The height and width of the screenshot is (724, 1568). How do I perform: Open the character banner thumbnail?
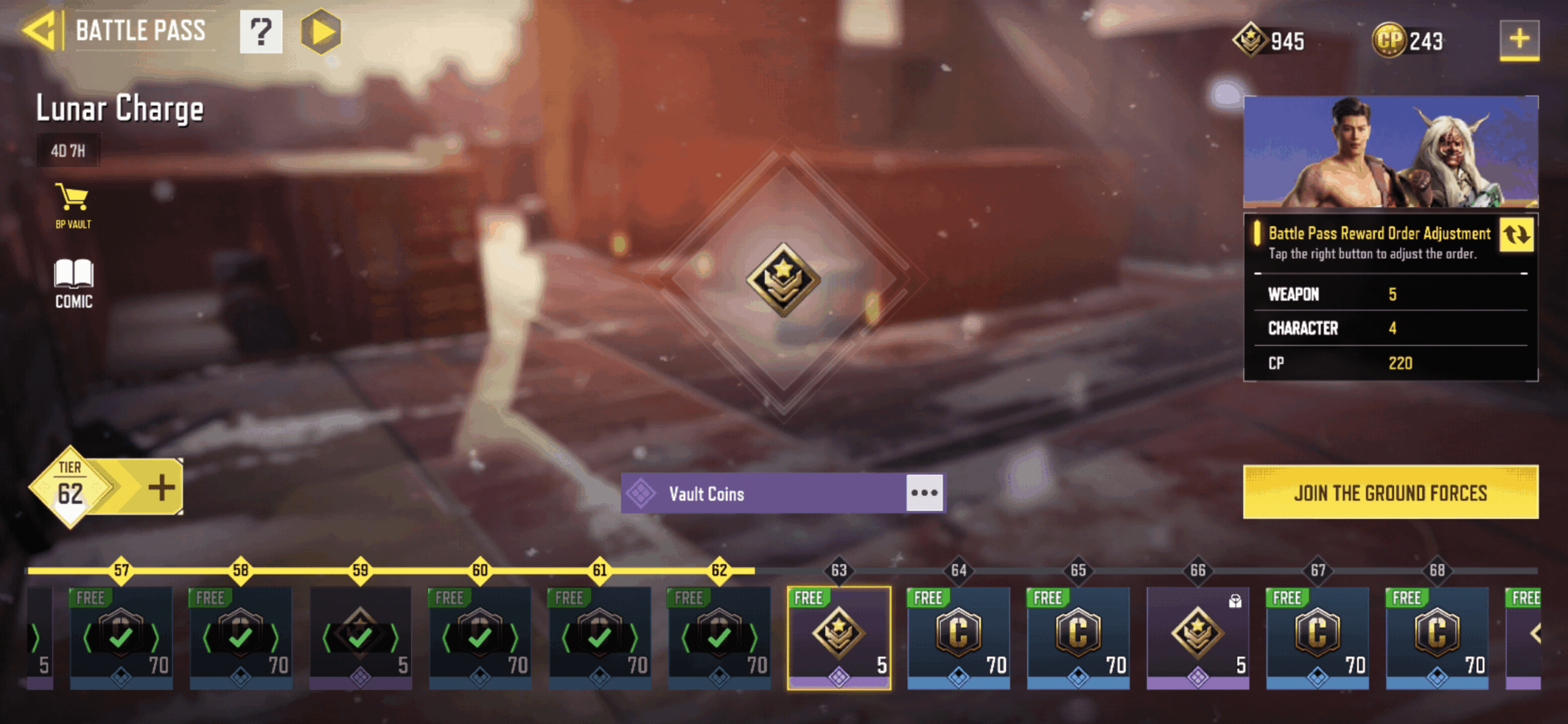coord(1390,152)
